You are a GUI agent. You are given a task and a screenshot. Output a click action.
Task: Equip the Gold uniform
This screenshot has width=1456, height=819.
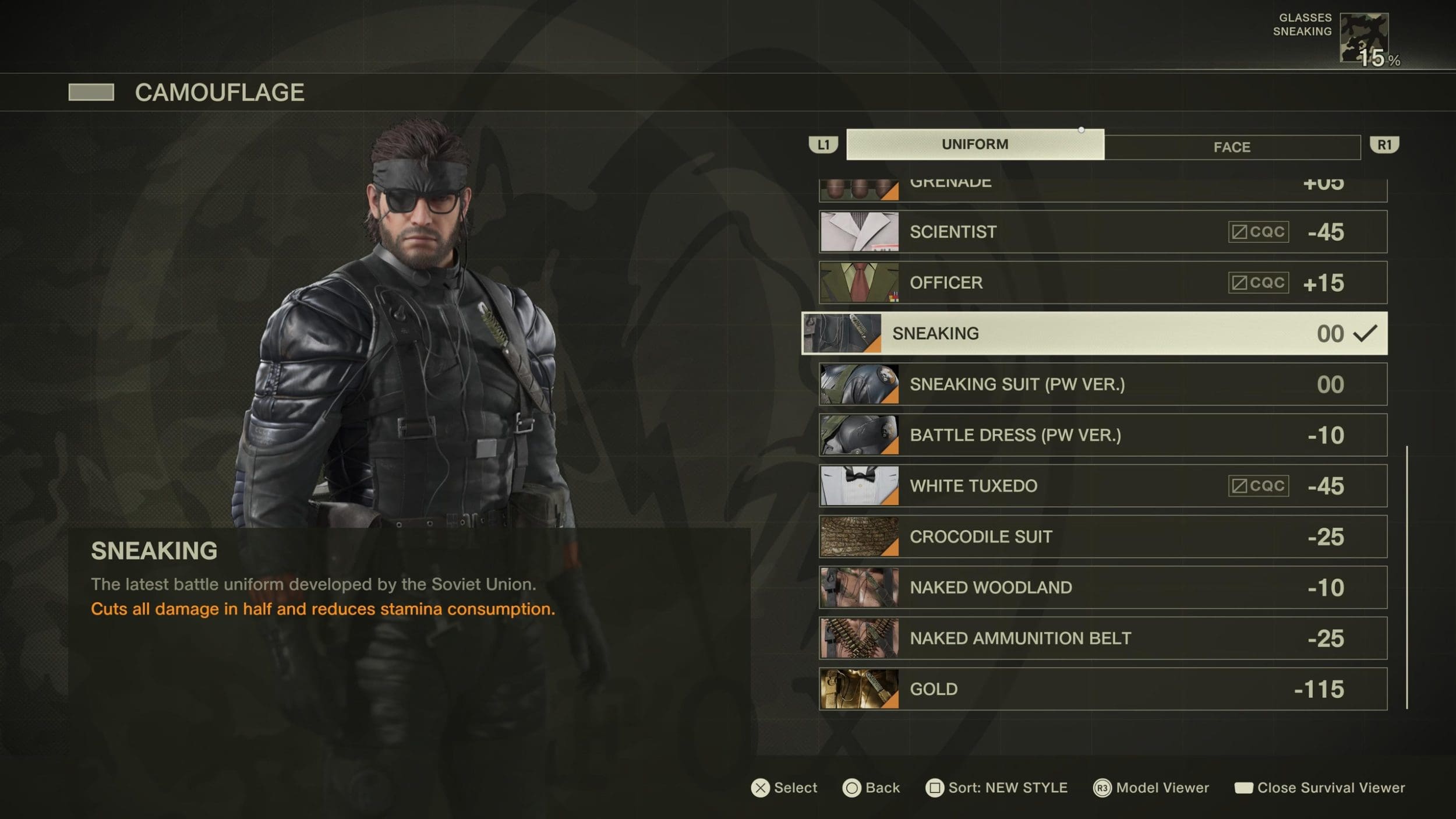pos(1102,689)
